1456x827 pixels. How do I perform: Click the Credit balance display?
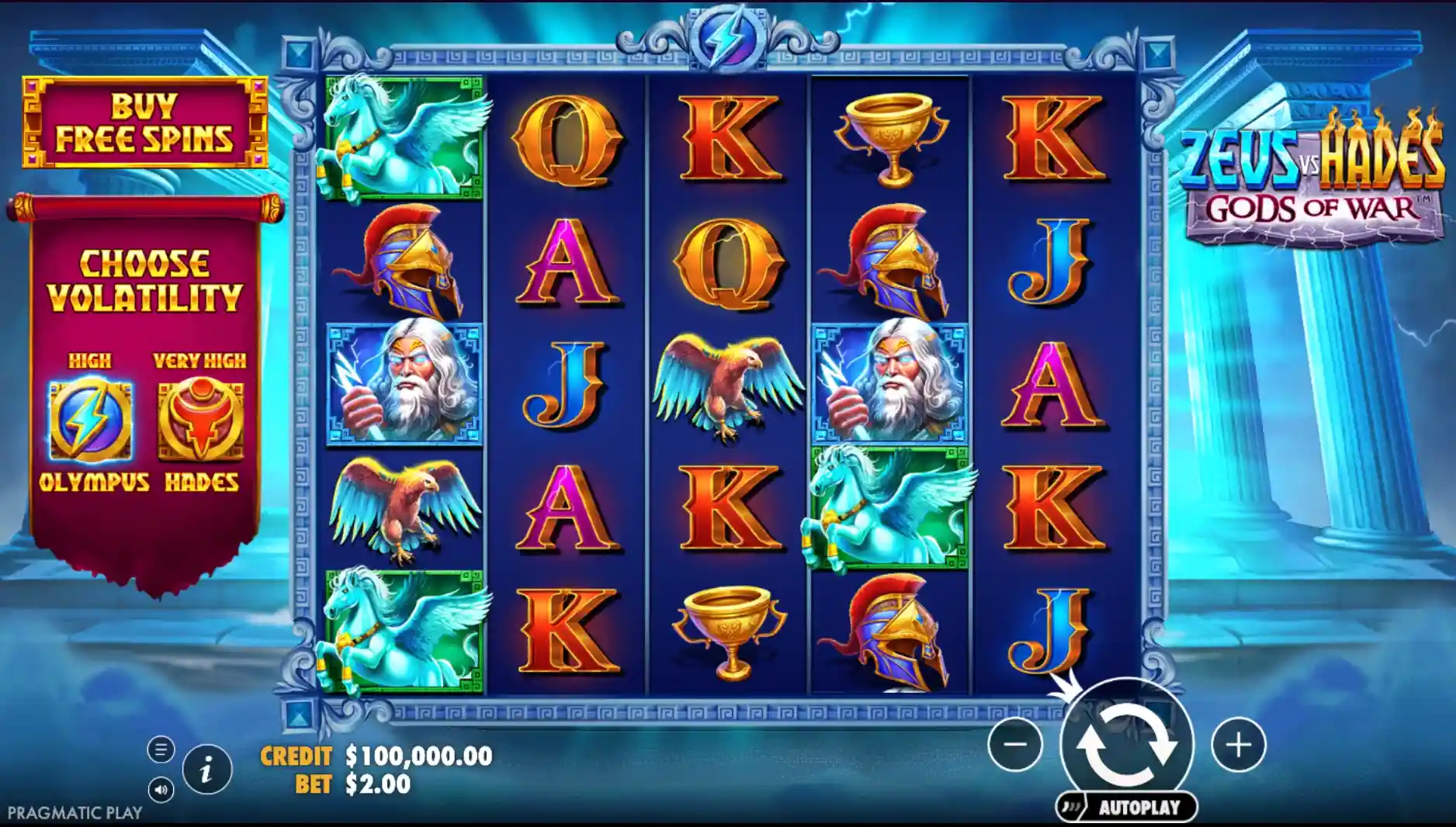coord(375,754)
